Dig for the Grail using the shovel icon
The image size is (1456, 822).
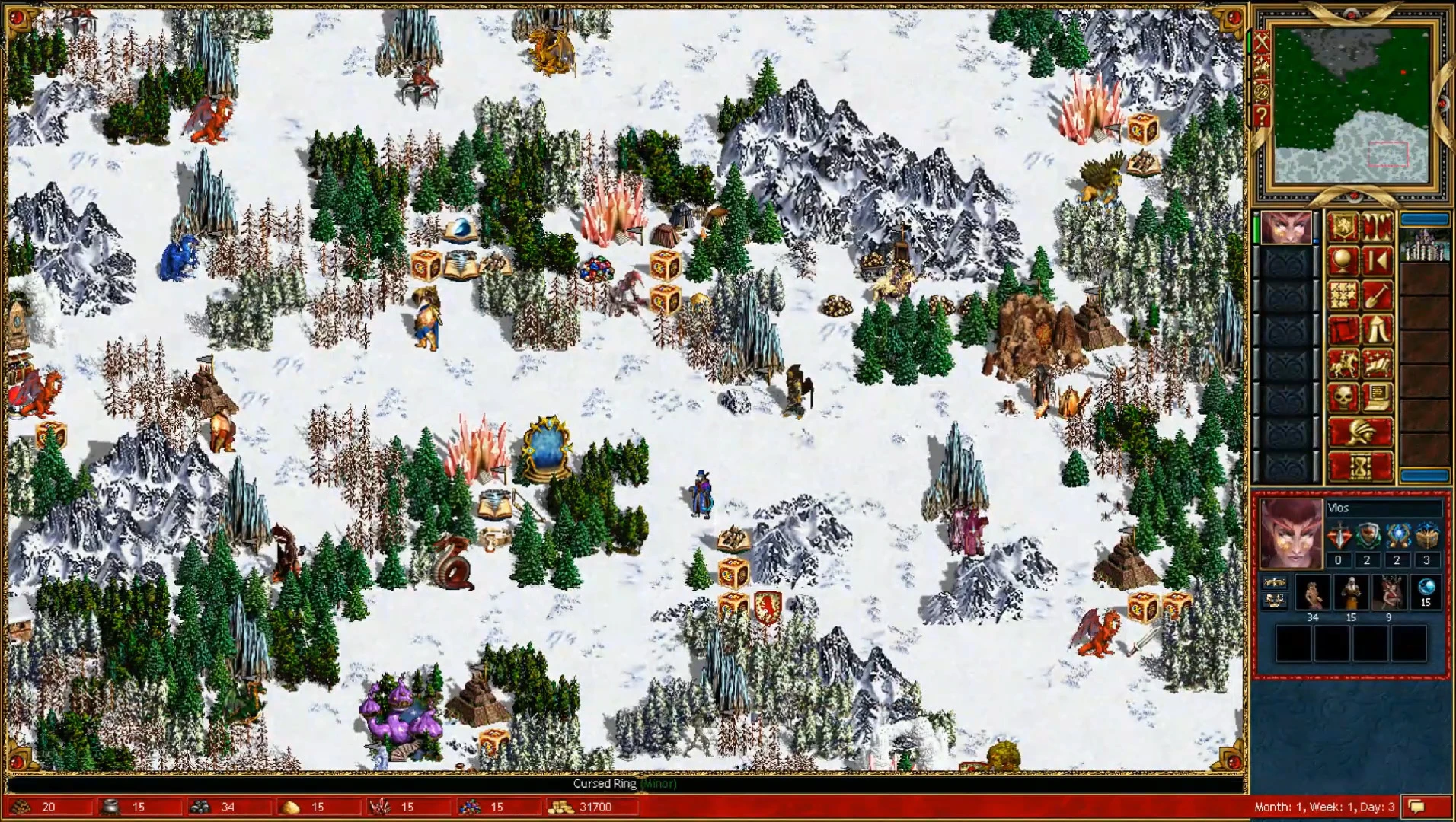pyautogui.click(x=1376, y=294)
